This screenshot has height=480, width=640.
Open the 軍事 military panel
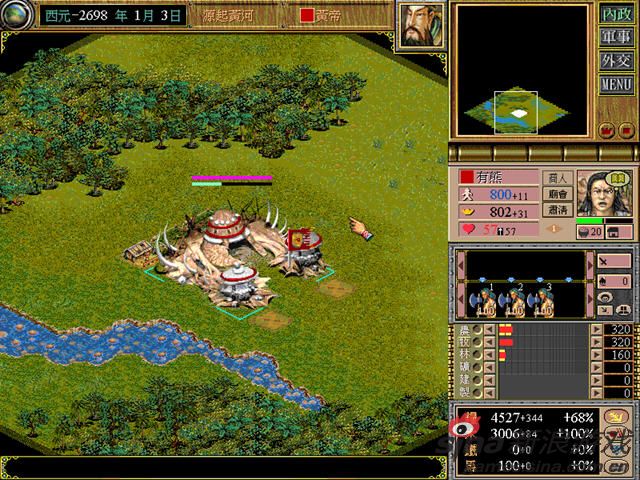tap(617, 38)
